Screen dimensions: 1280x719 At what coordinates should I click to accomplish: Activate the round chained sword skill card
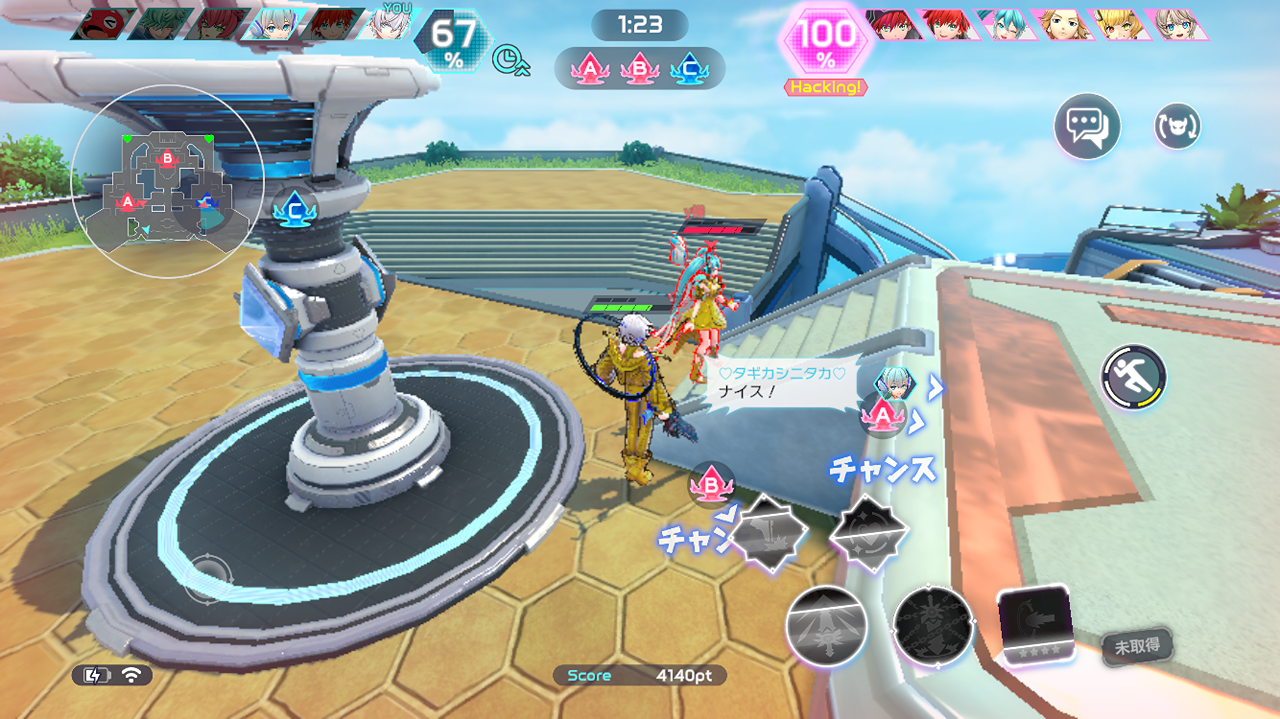tap(932, 625)
